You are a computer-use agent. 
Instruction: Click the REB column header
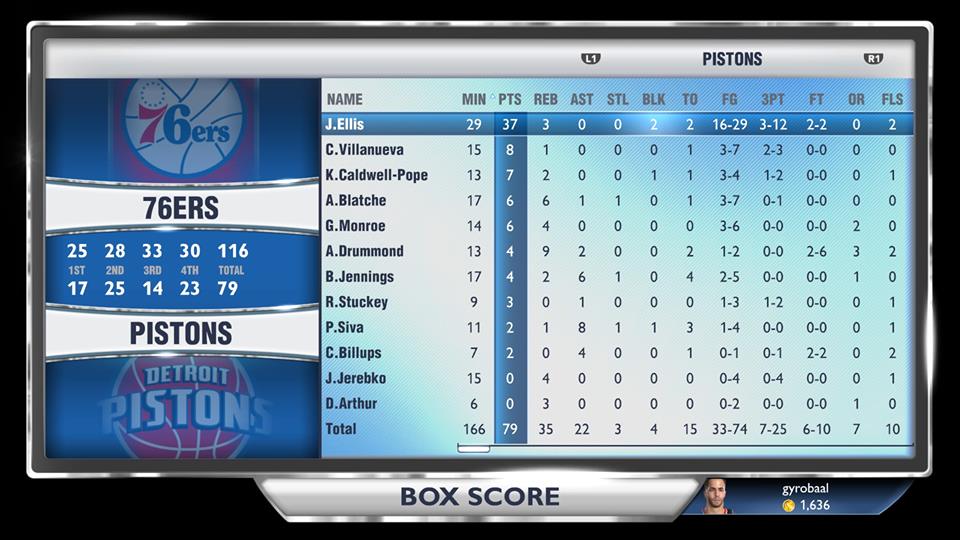[546, 99]
